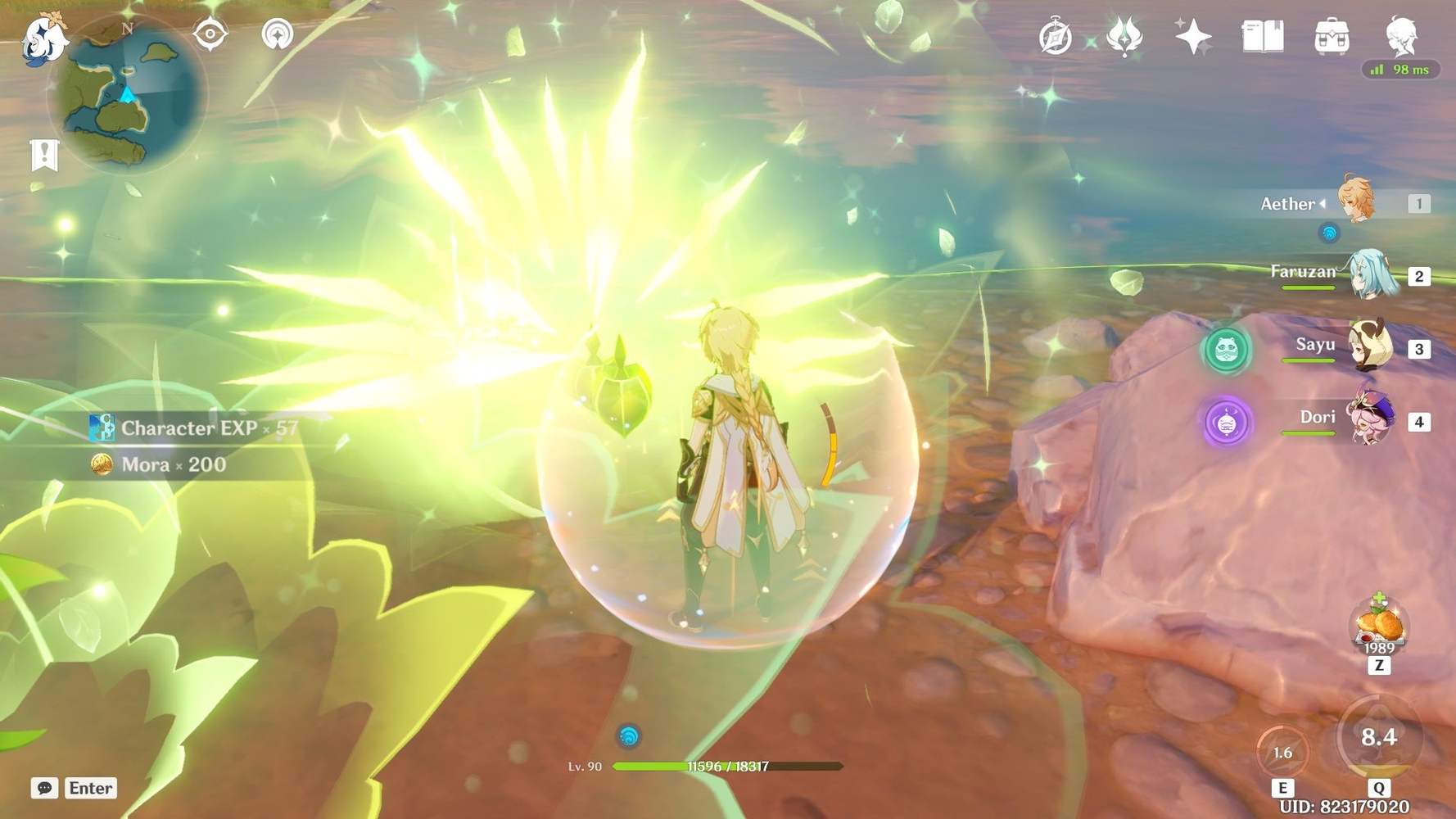Open the Wish menu star icon
The width and height of the screenshot is (1456, 819).
coord(1194,35)
